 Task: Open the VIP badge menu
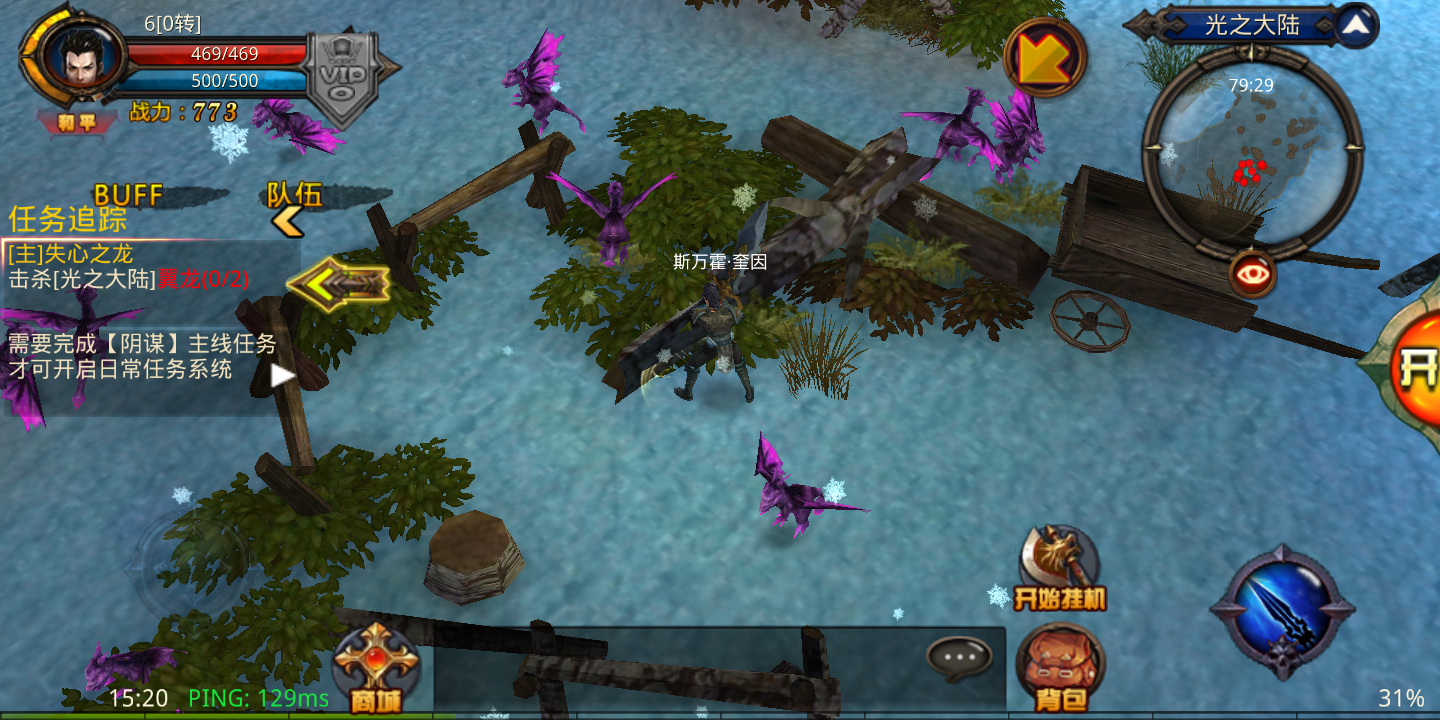(x=343, y=77)
